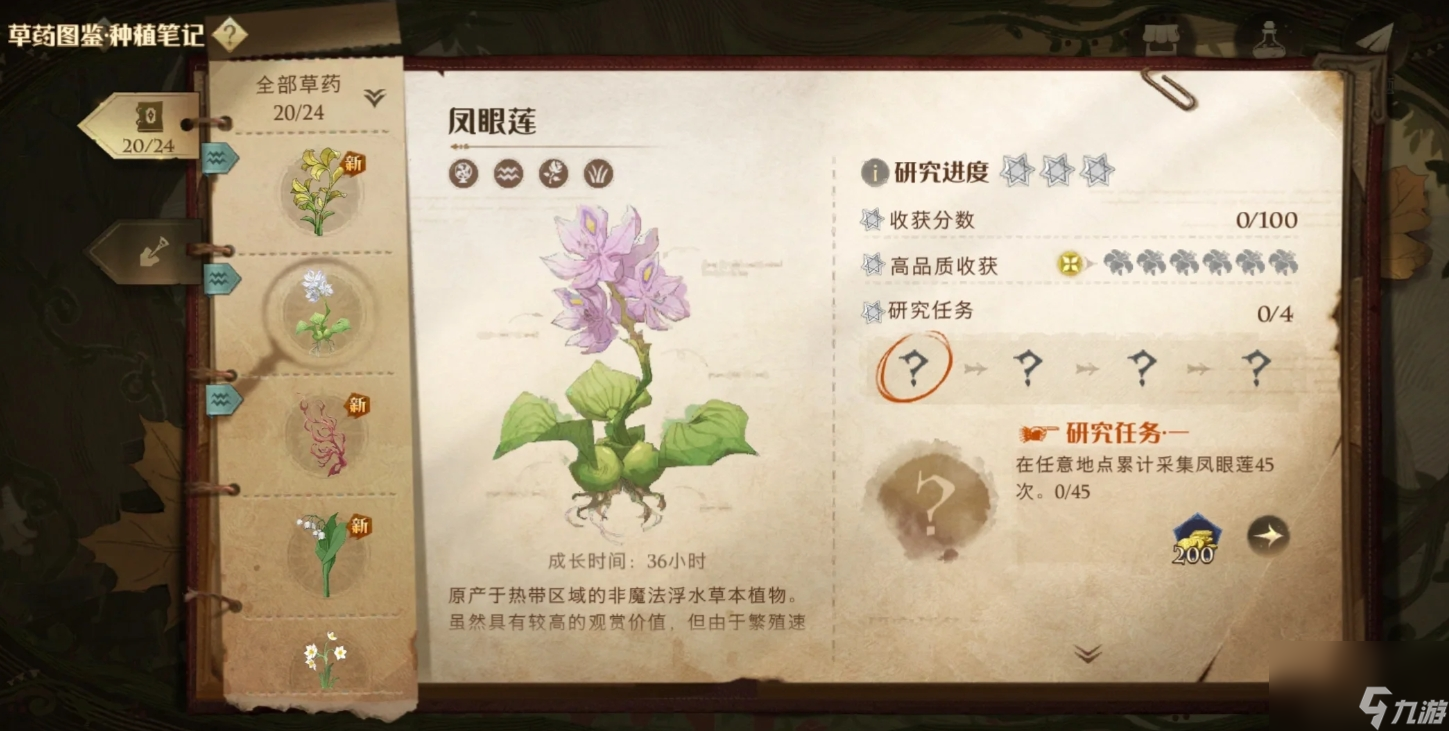Switch to the shovel planting tab
The width and height of the screenshot is (1449, 731).
pyautogui.click(x=149, y=250)
